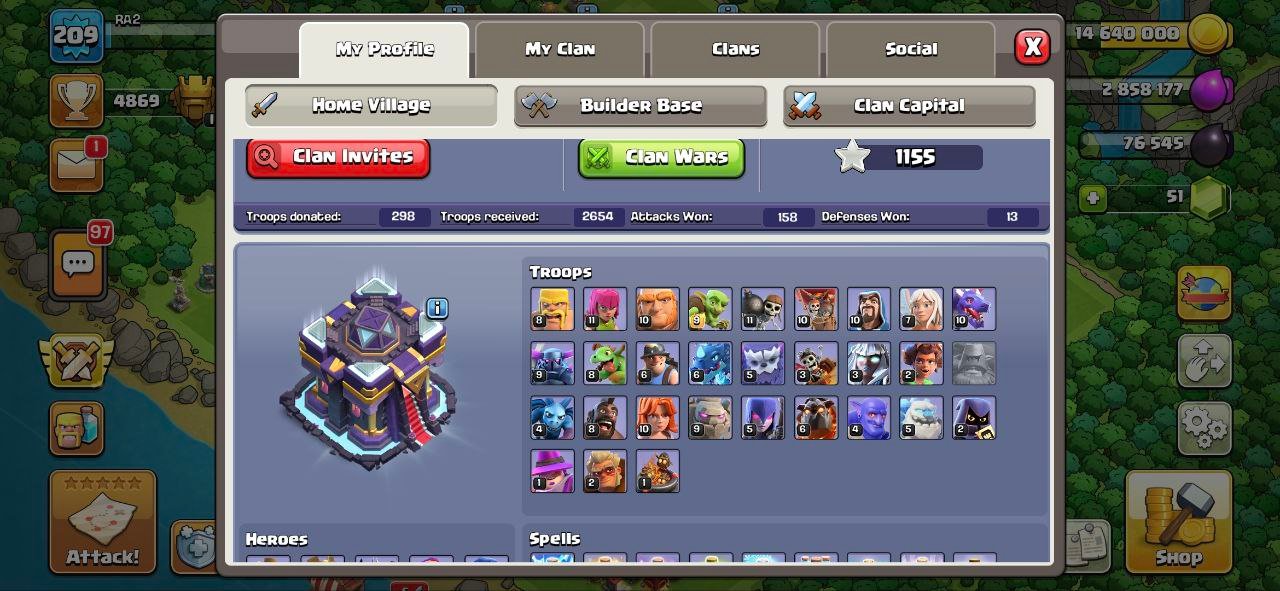Add more gems with plus button

click(x=1093, y=198)
